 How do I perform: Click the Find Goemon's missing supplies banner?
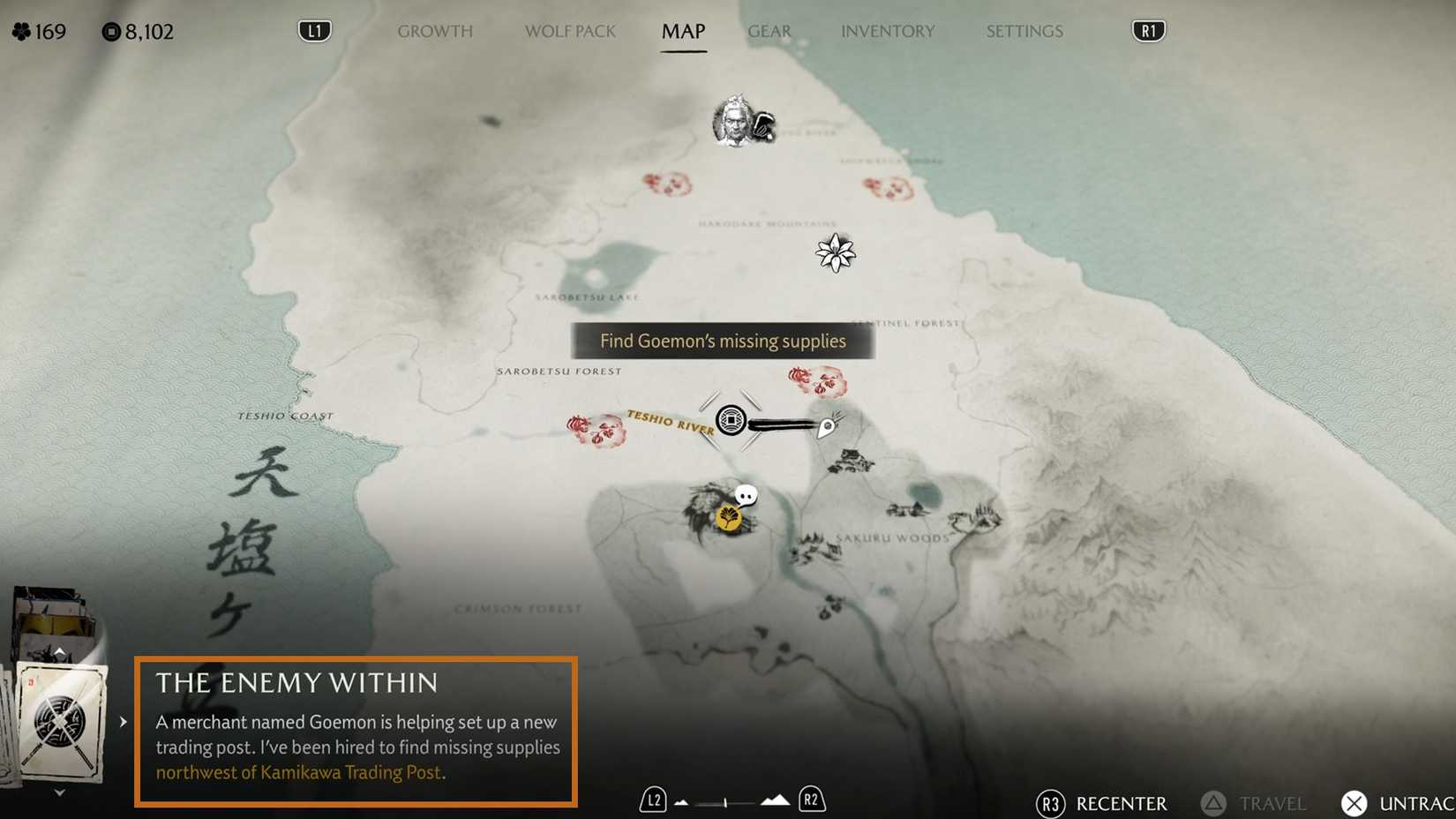(723, 341)
